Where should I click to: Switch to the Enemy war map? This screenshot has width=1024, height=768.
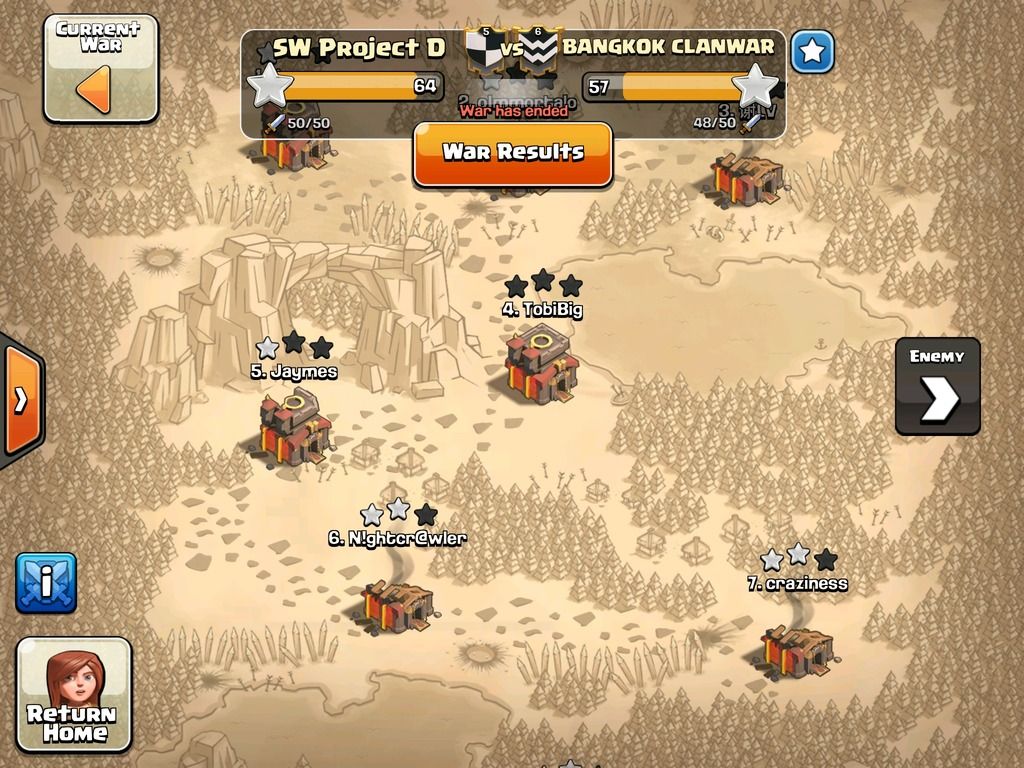point(937,386)
